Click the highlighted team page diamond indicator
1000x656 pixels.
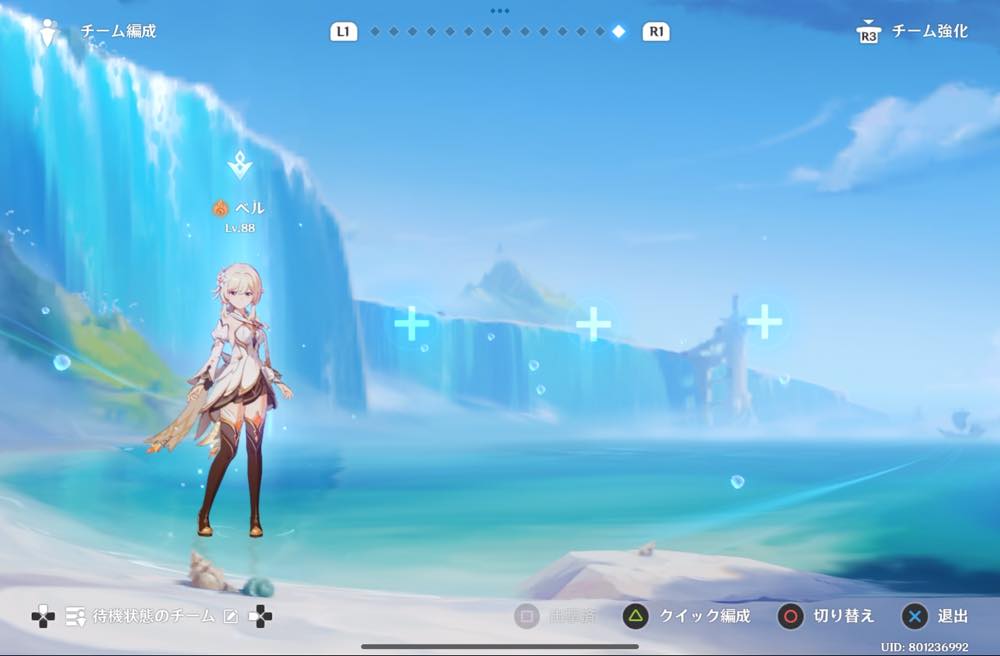click(x=618, y=31)
